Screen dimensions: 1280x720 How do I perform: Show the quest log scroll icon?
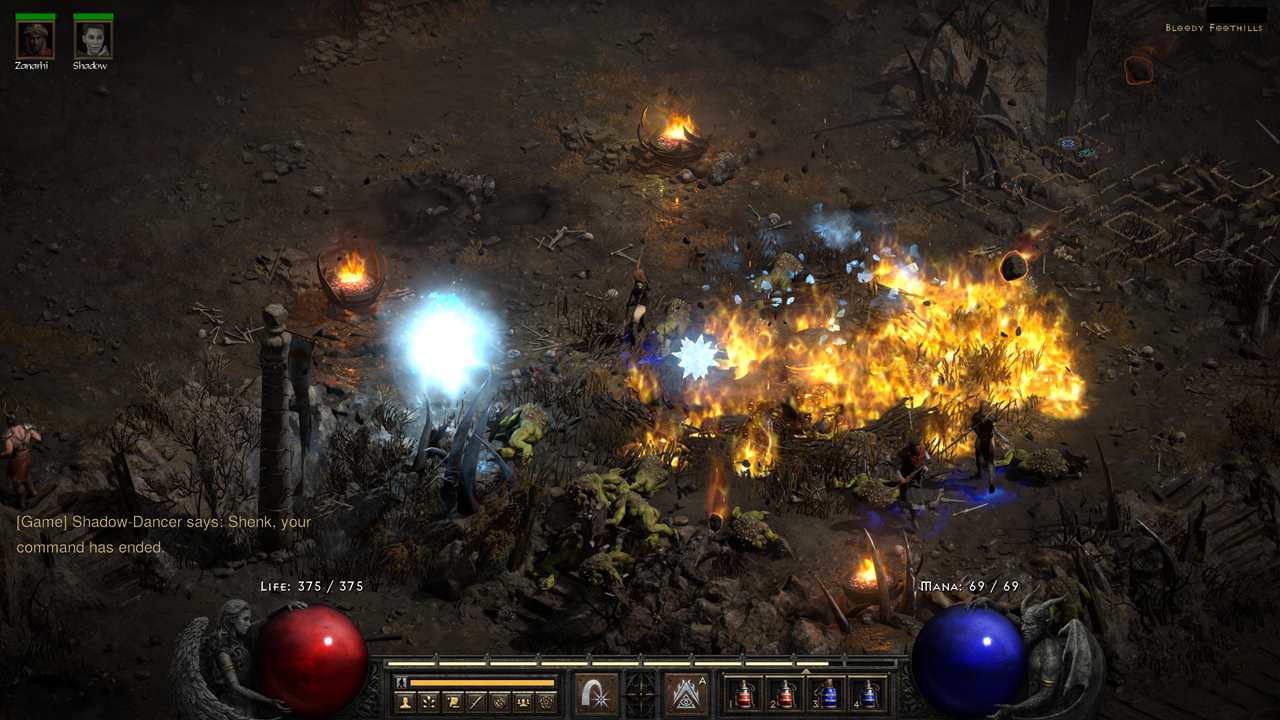tap(452, 702)
